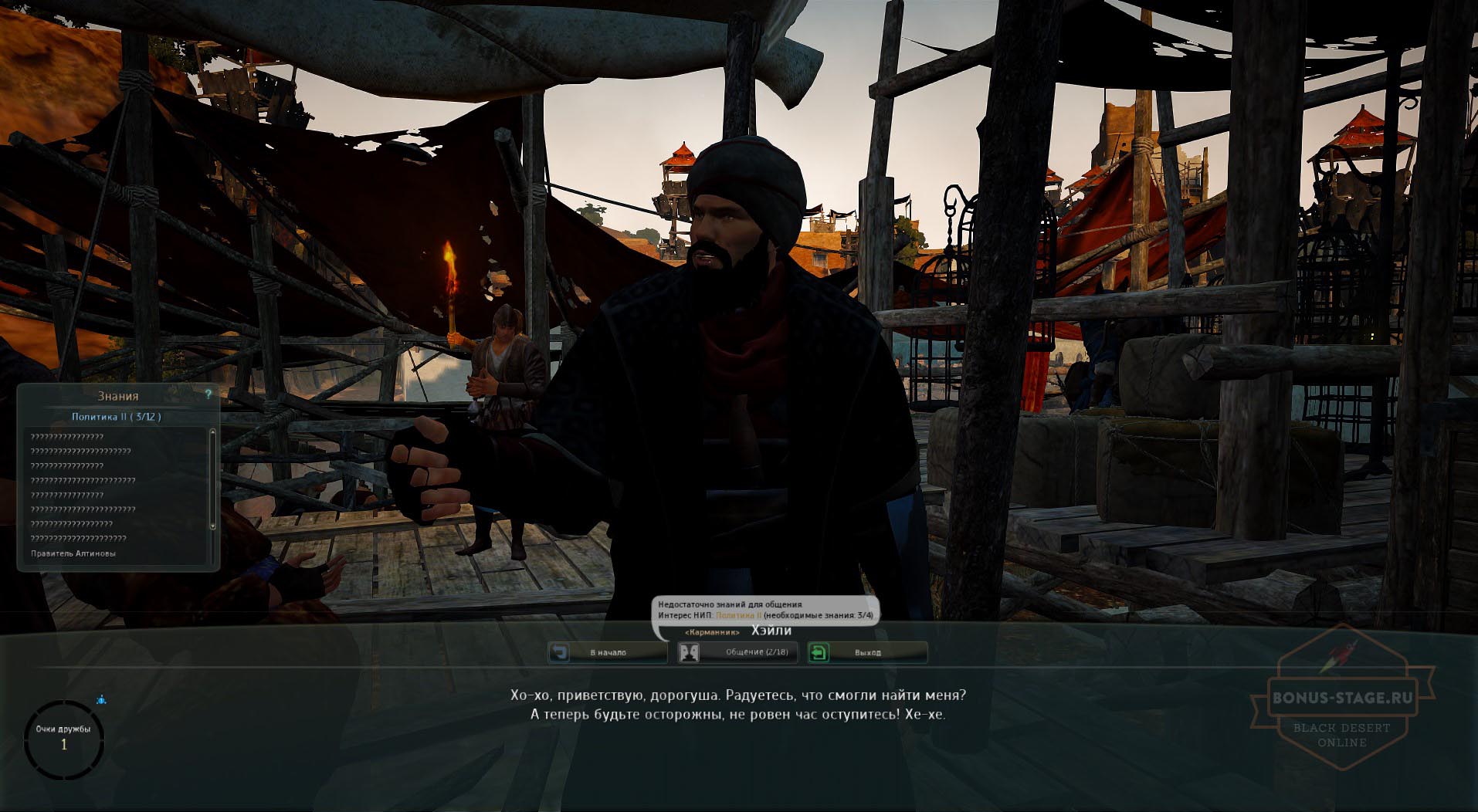Click the knowledge list scrollbar
Image resolution: width=1478 pixels, height=812 pixels.
point(212,480)
